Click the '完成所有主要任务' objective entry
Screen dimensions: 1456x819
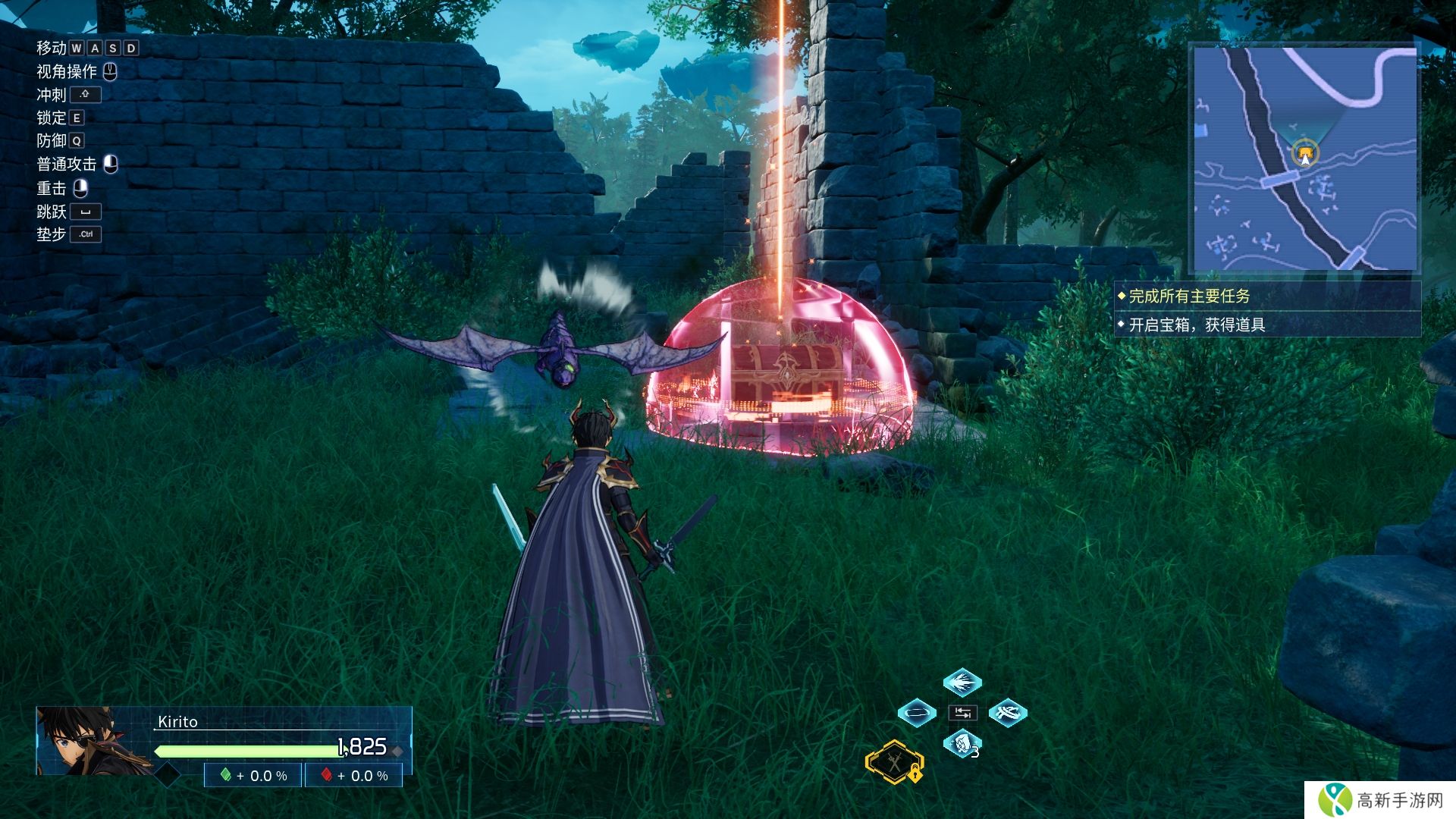pos(1188,297)
